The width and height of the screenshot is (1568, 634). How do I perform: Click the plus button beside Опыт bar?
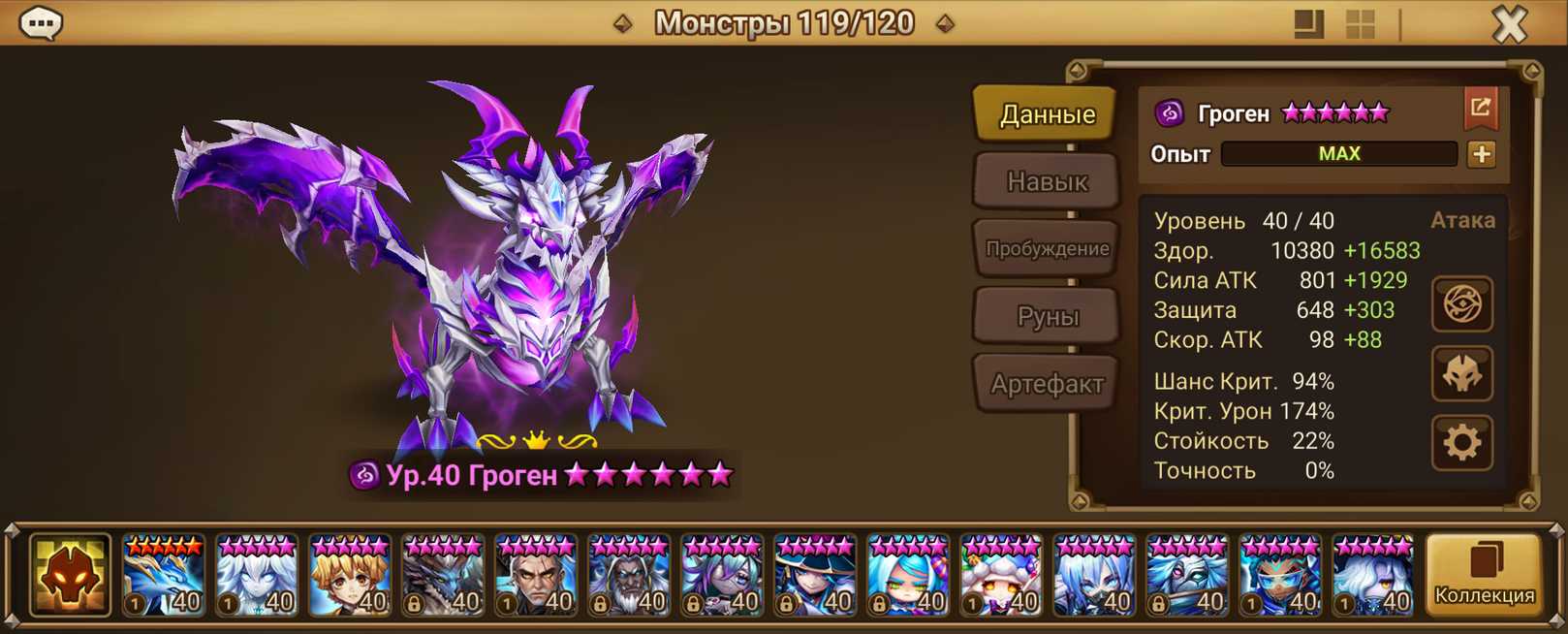click(x=1481, y=154)
